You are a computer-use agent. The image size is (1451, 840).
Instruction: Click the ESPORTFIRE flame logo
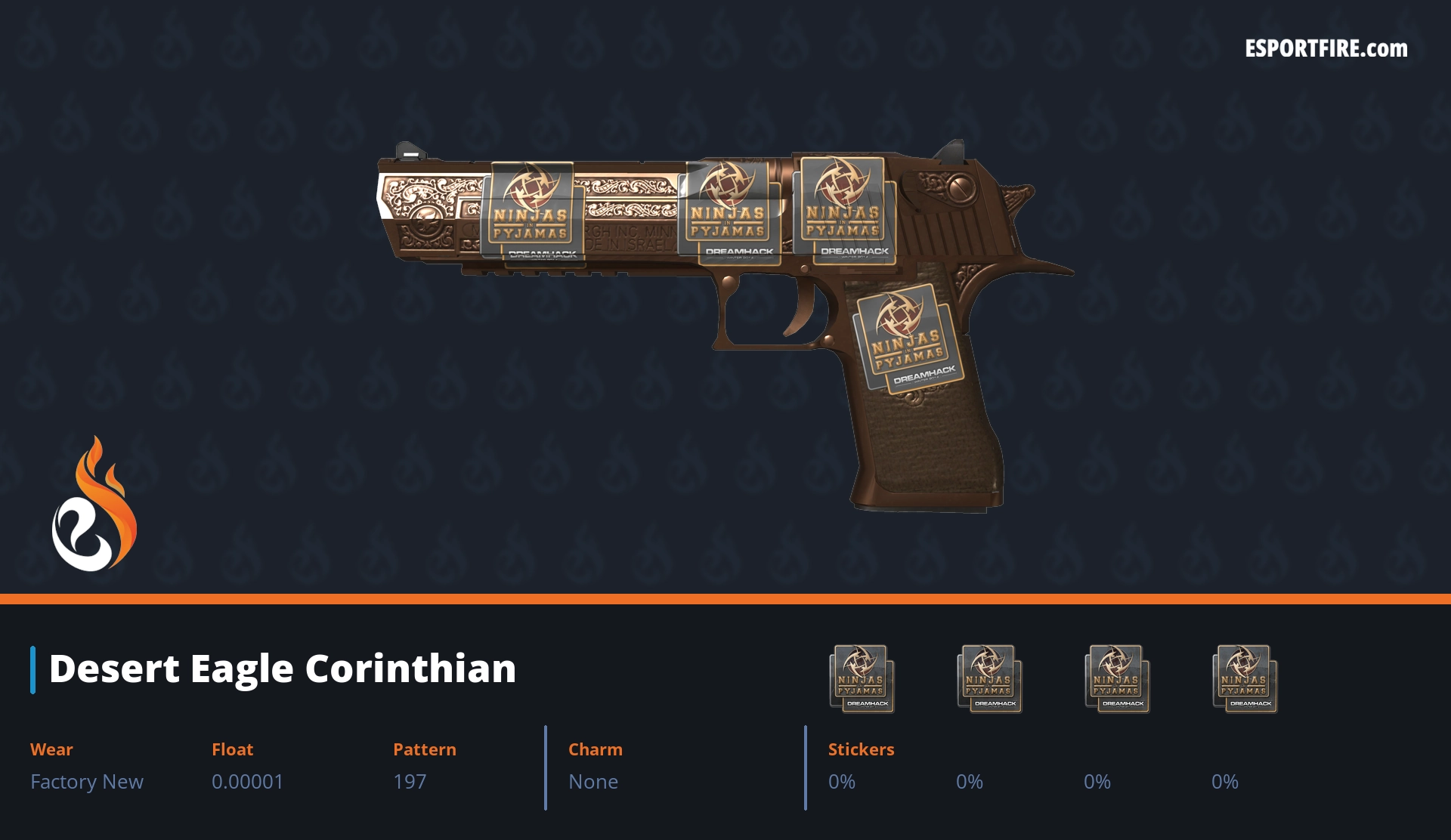click(x=94, y=505)
